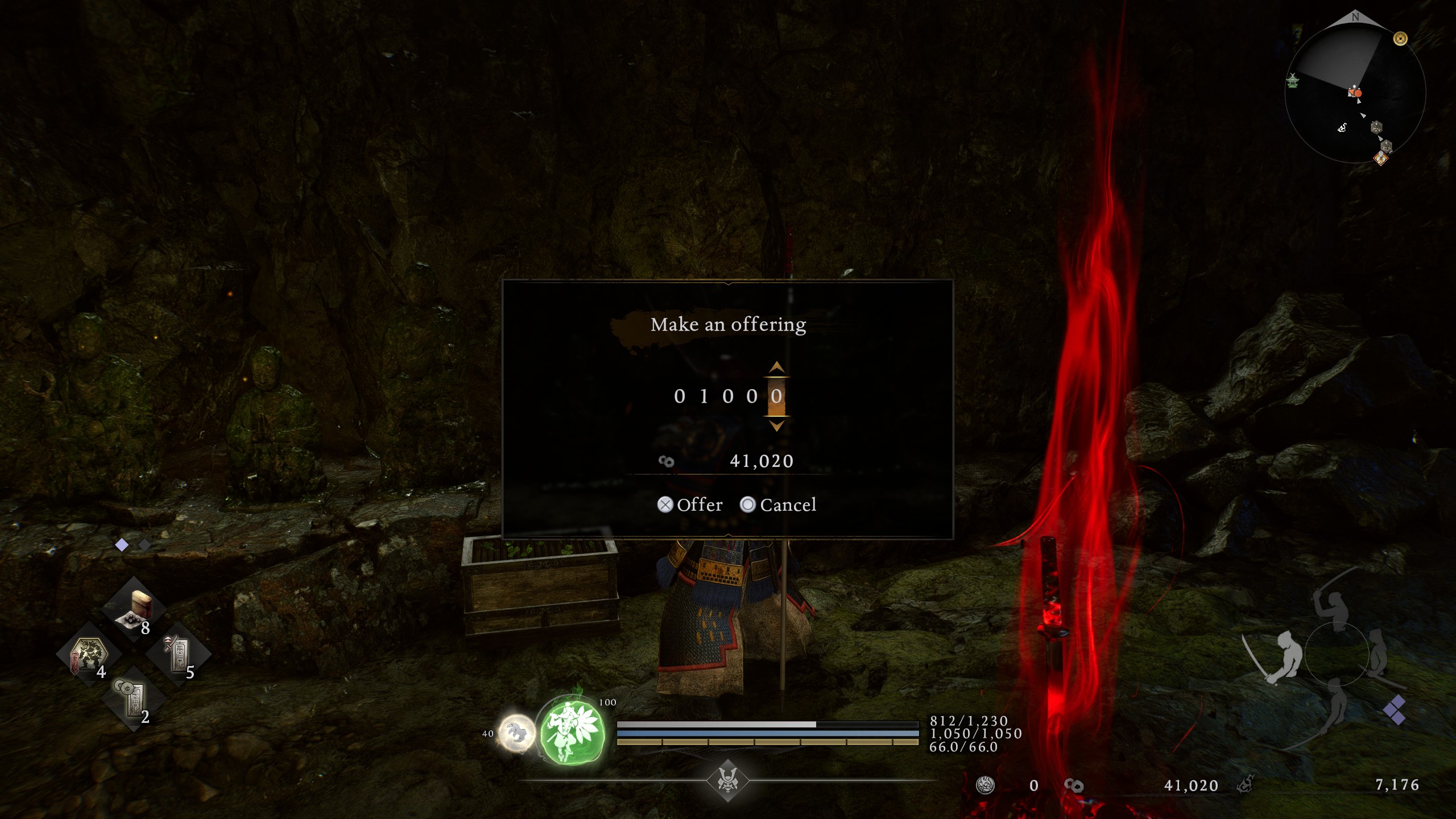This screenshot has height=819, width=1456.
Task: Use the coin talisman shortcut item
Action: tap(134, 698)
